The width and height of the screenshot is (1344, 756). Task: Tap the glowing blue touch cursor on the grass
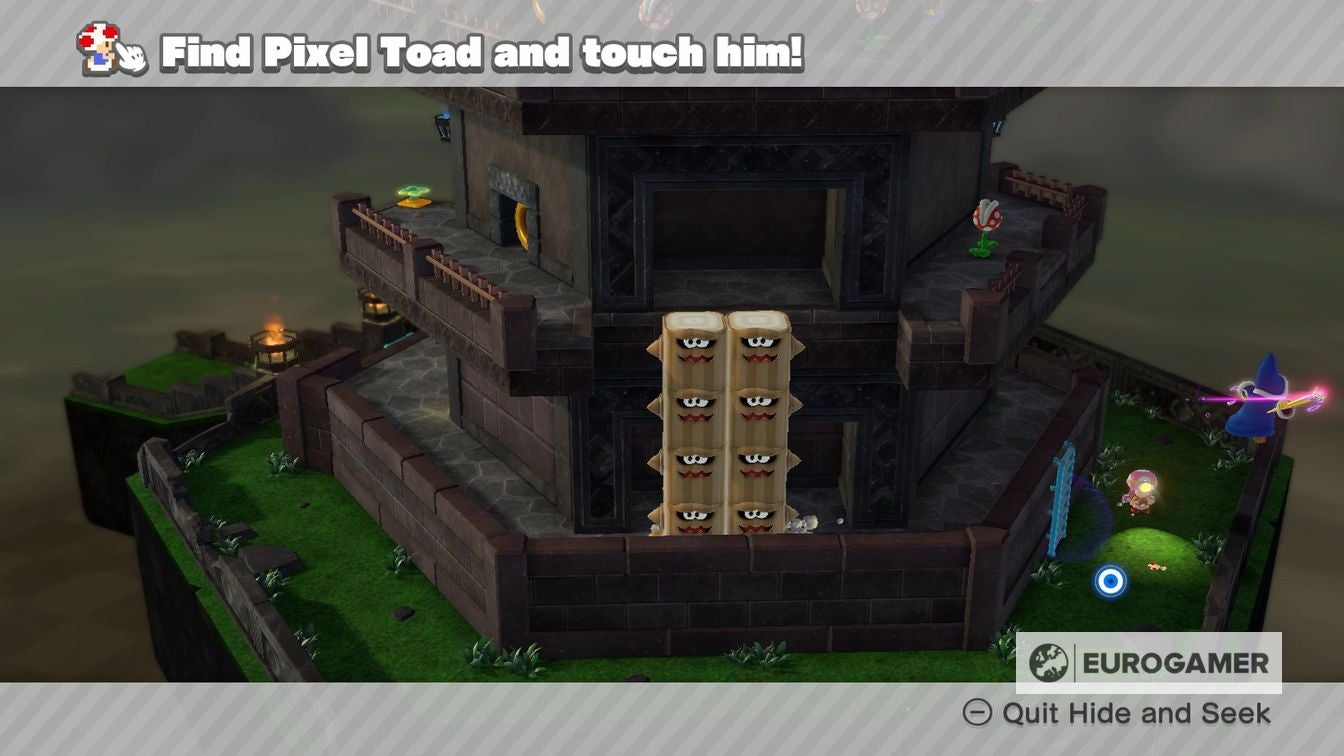point(1110,580)
